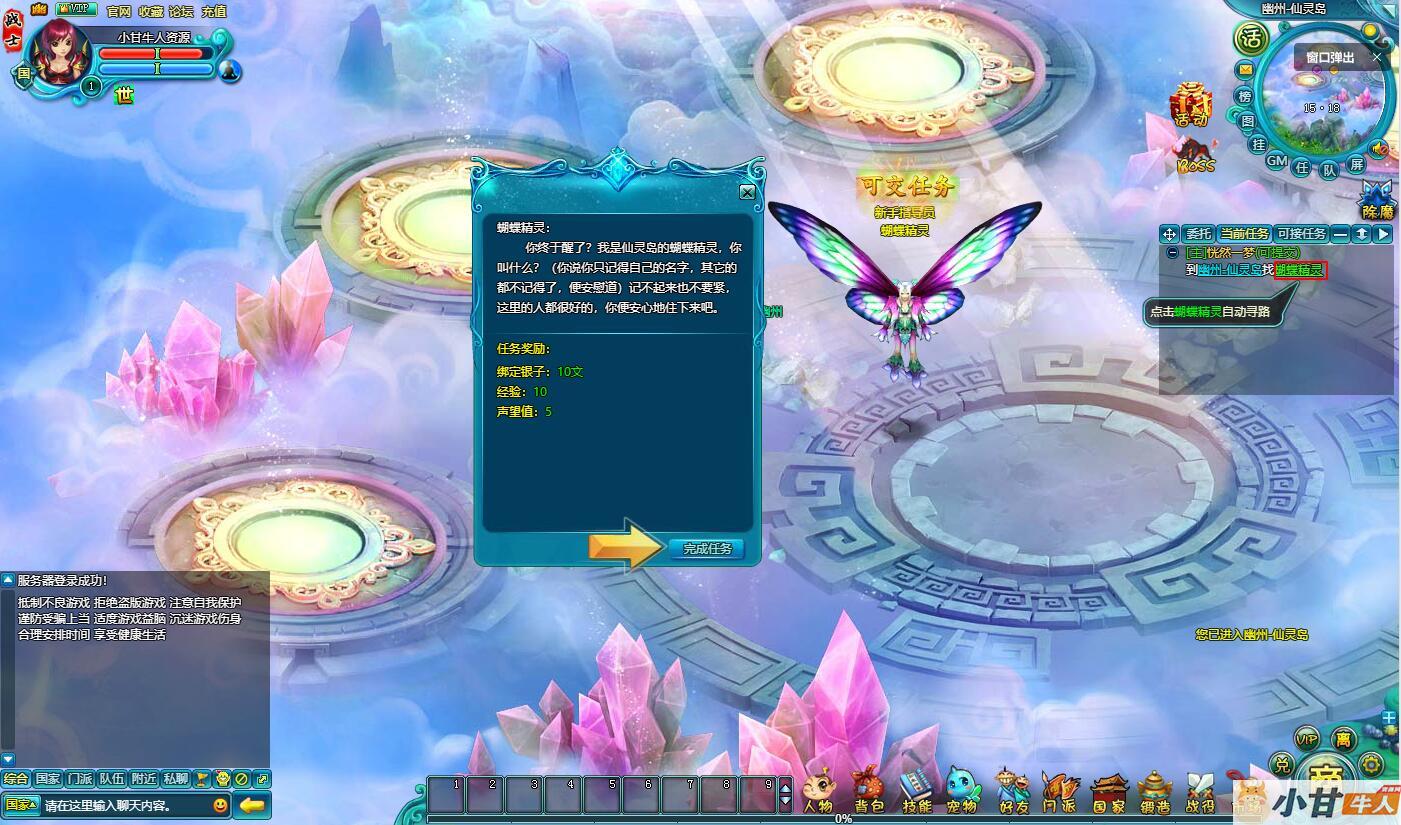Dismiss the 窗口弹出 popup with its X

1377,57
